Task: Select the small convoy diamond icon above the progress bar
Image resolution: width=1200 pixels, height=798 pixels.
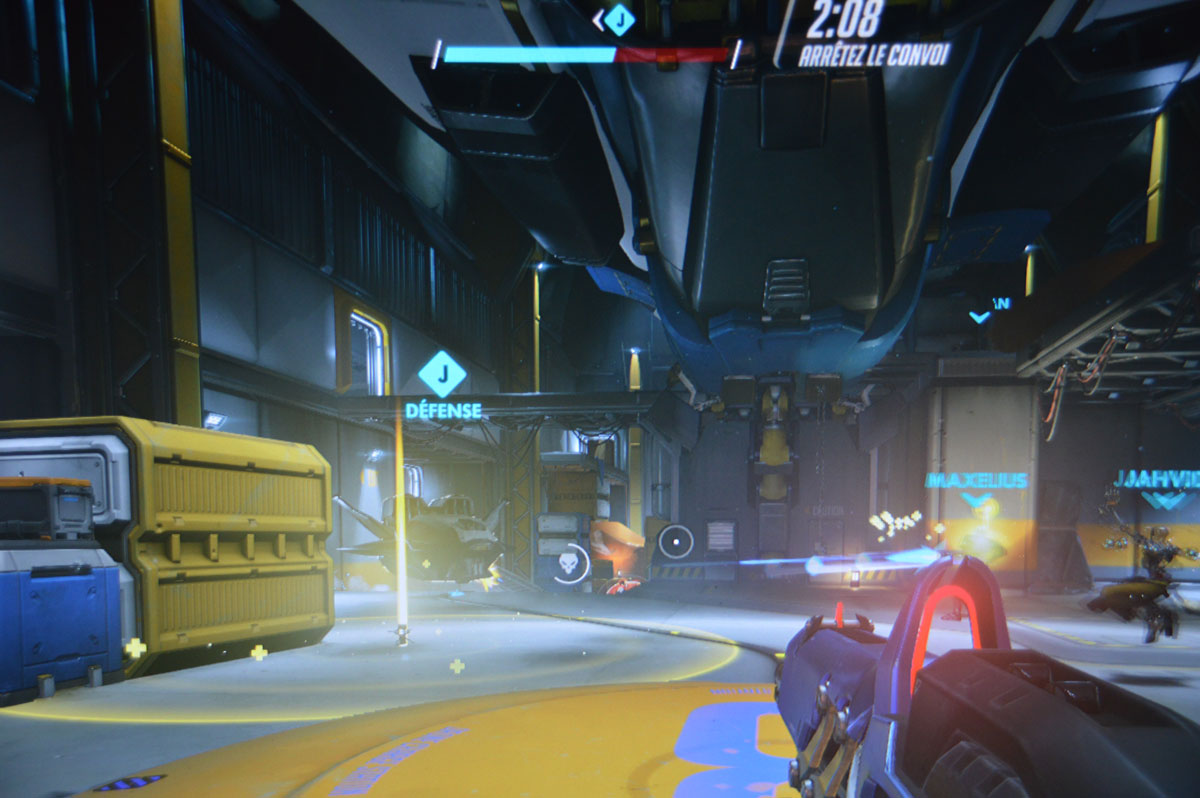Action: (619, 19)
